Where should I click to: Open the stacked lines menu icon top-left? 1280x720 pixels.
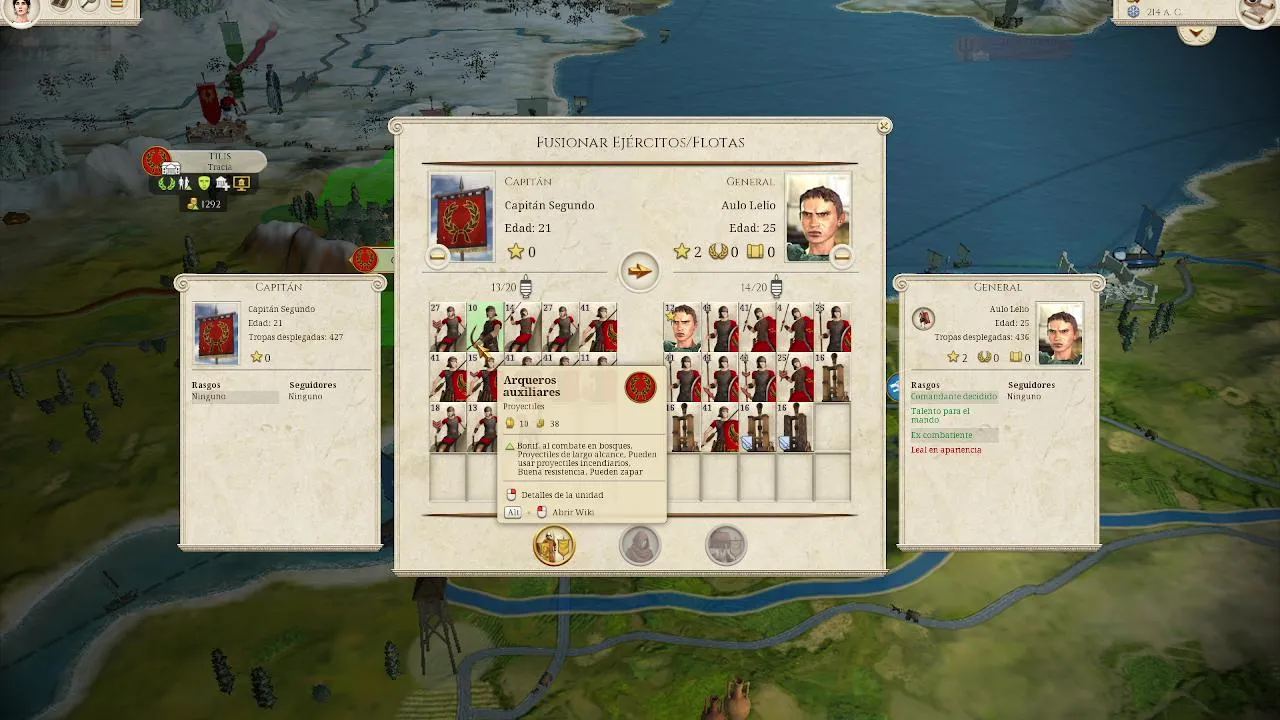pyautogui.click(x=118, y=6)
